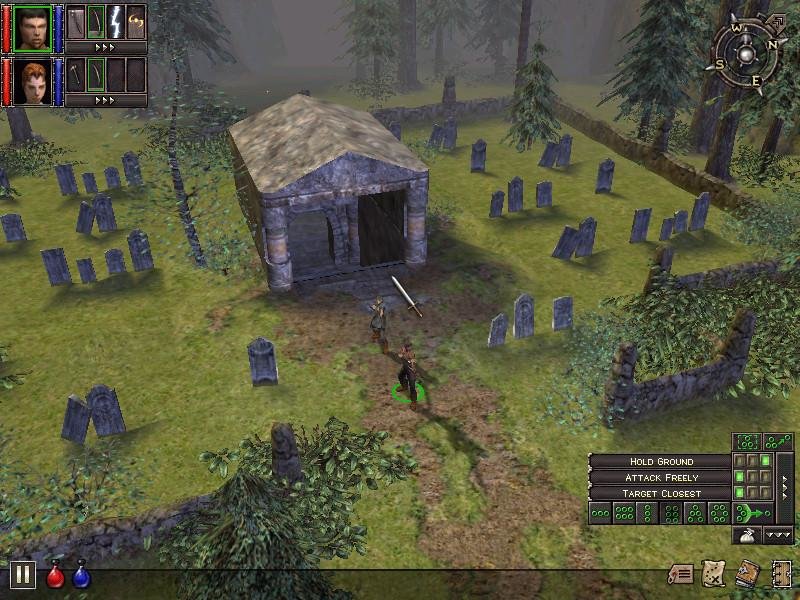The width and height of the screenshot is (800, 600).
Task: Expand the second character's arrow bar
Action: (x=106, y=100)
